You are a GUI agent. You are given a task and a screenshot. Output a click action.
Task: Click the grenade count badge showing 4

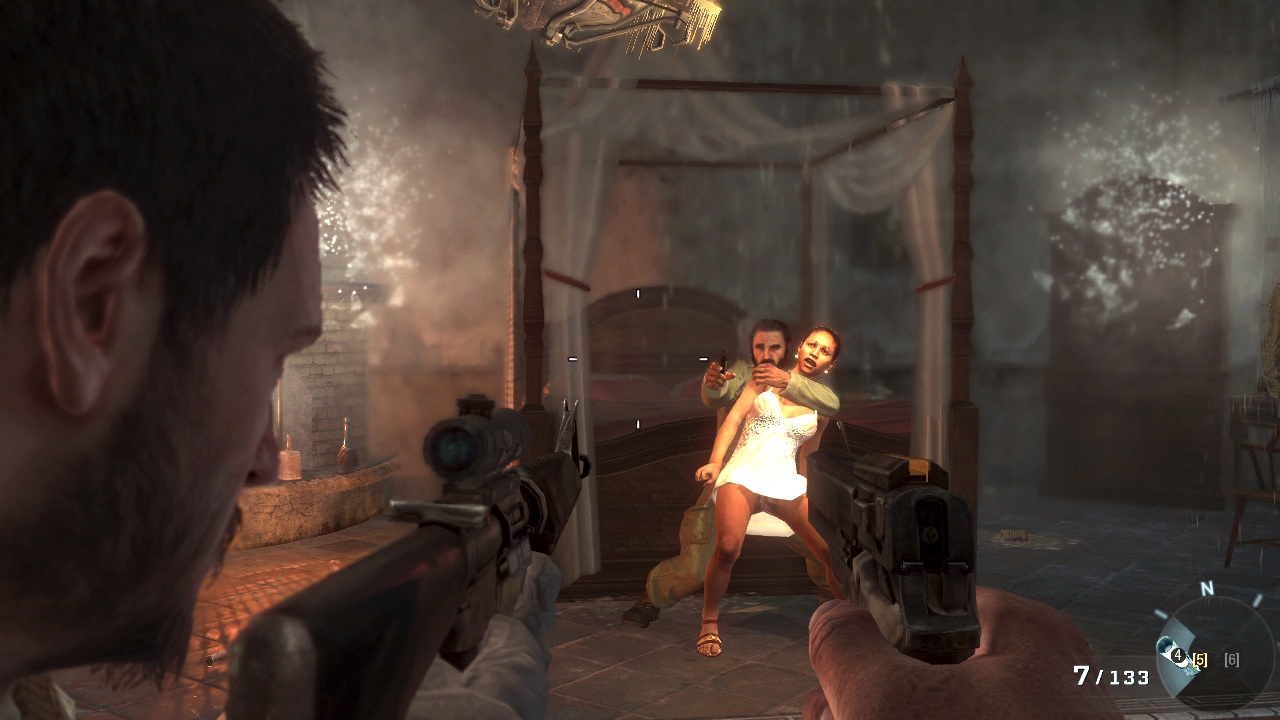(x=1178, y=655)
